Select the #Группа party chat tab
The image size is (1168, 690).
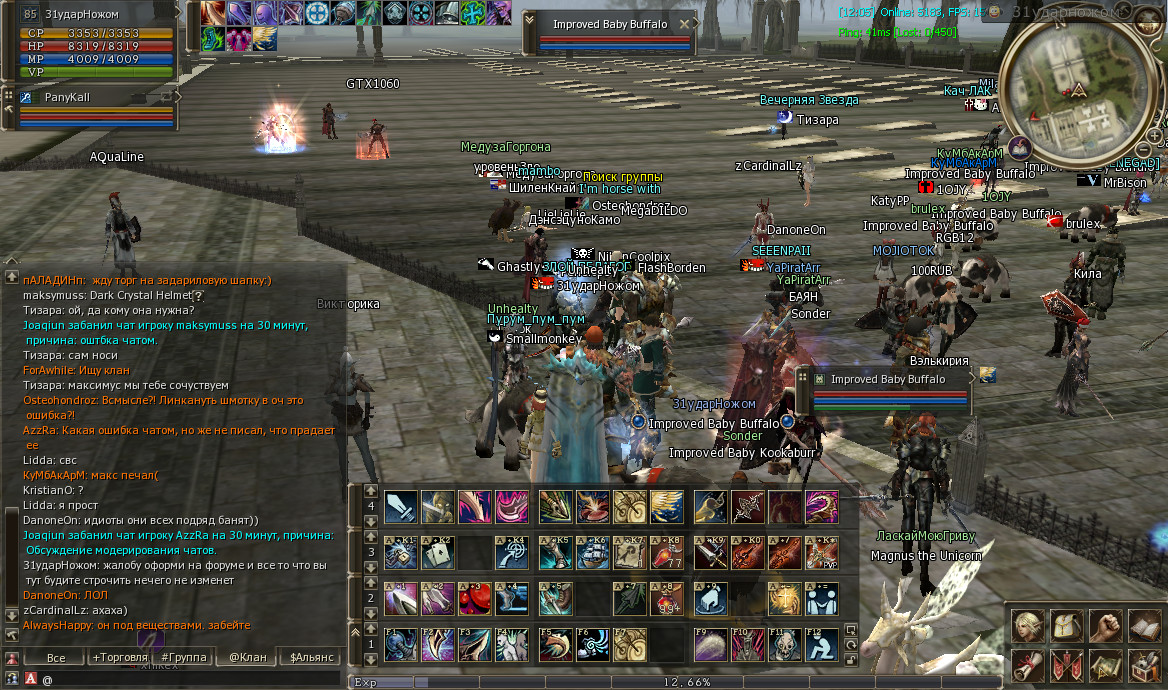pos(184,657)
